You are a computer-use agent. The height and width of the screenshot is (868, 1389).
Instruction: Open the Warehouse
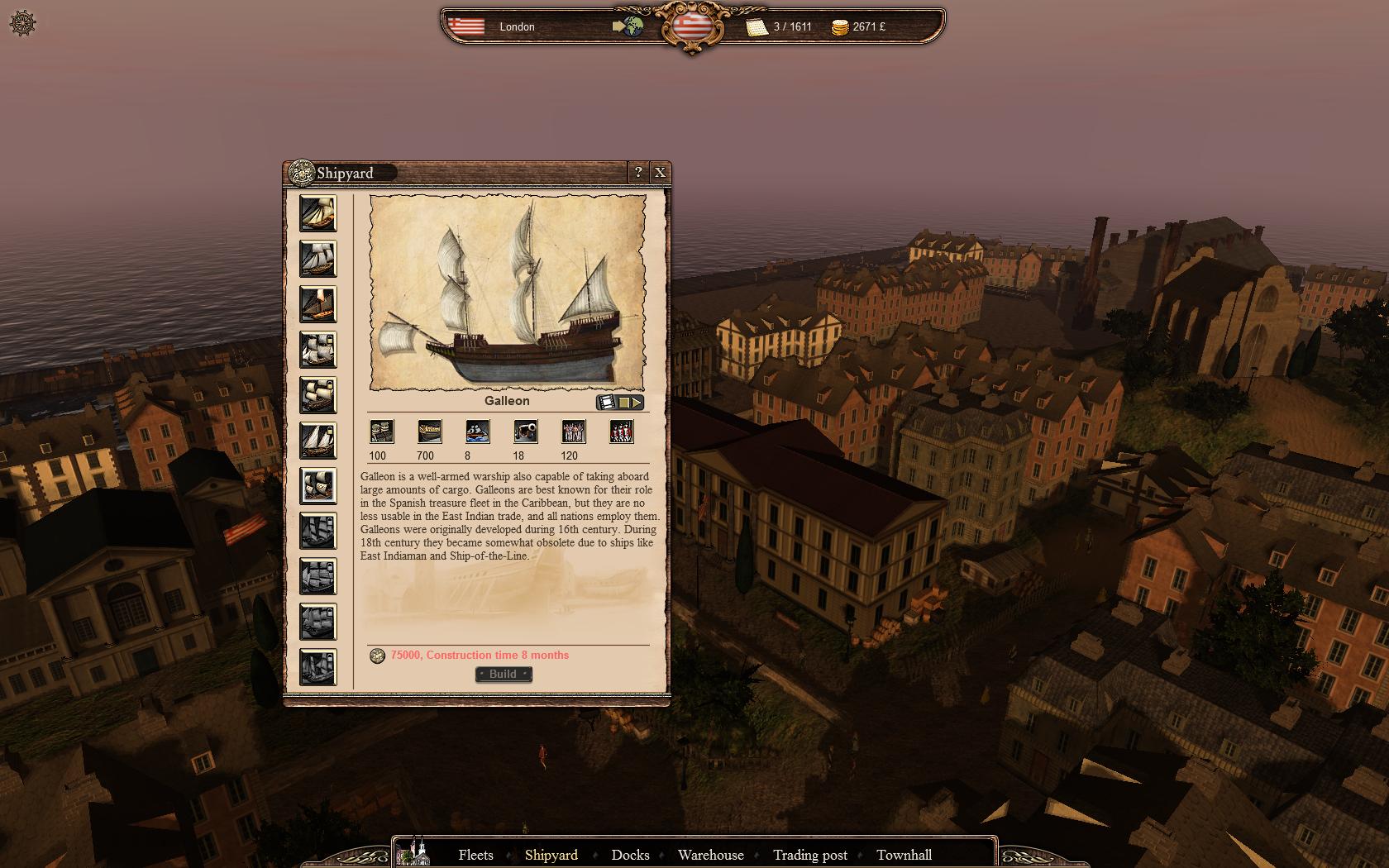[x=710, y=855]
